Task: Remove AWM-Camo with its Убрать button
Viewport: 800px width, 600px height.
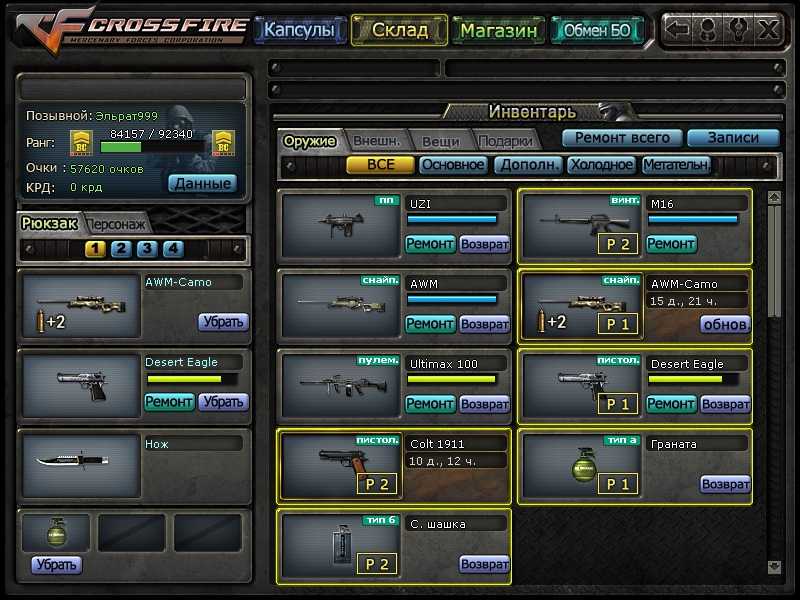Action: click(x=222, y=322)
